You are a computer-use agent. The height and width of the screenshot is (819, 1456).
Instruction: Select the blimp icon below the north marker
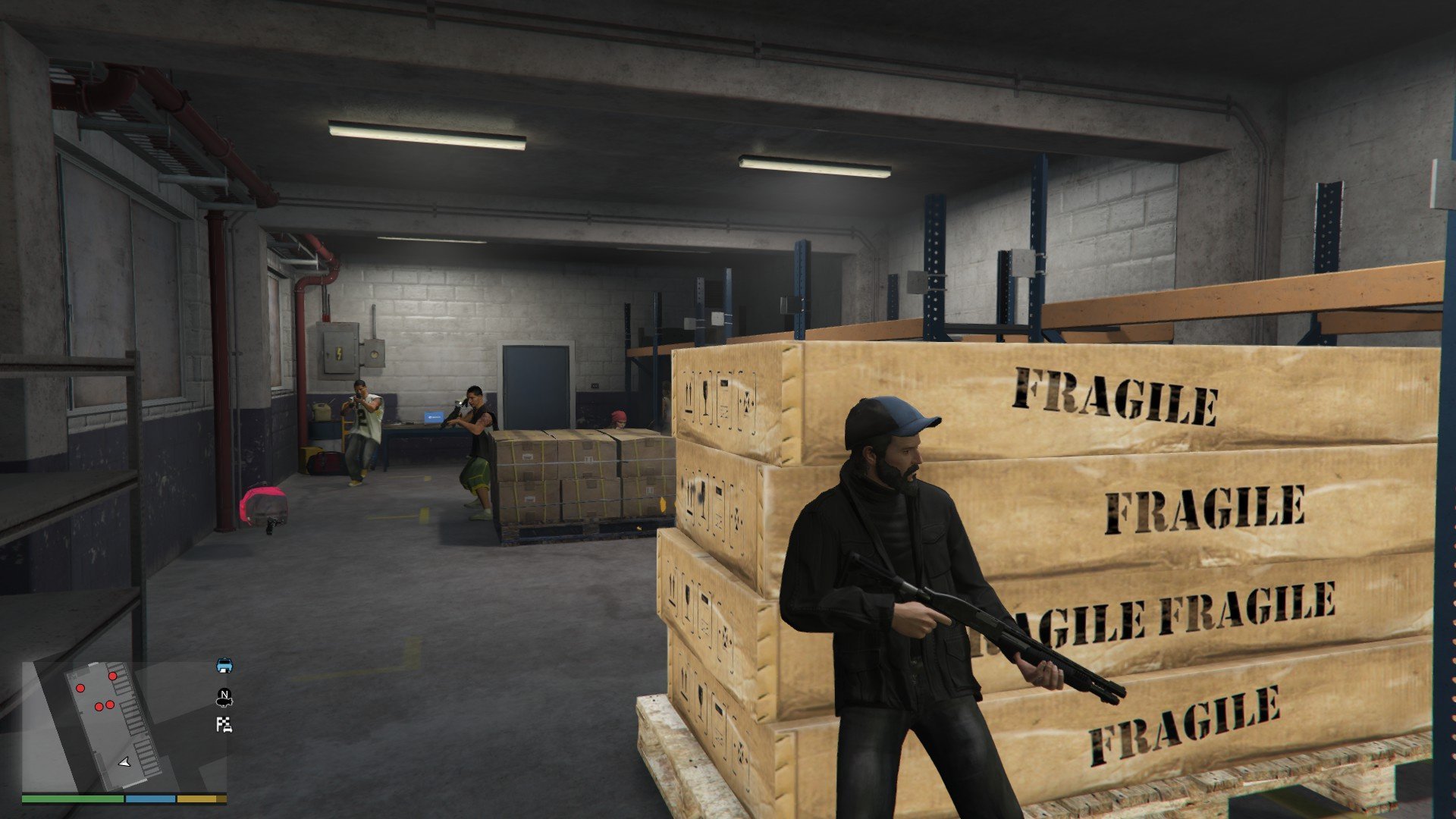(x=224, y=702)
